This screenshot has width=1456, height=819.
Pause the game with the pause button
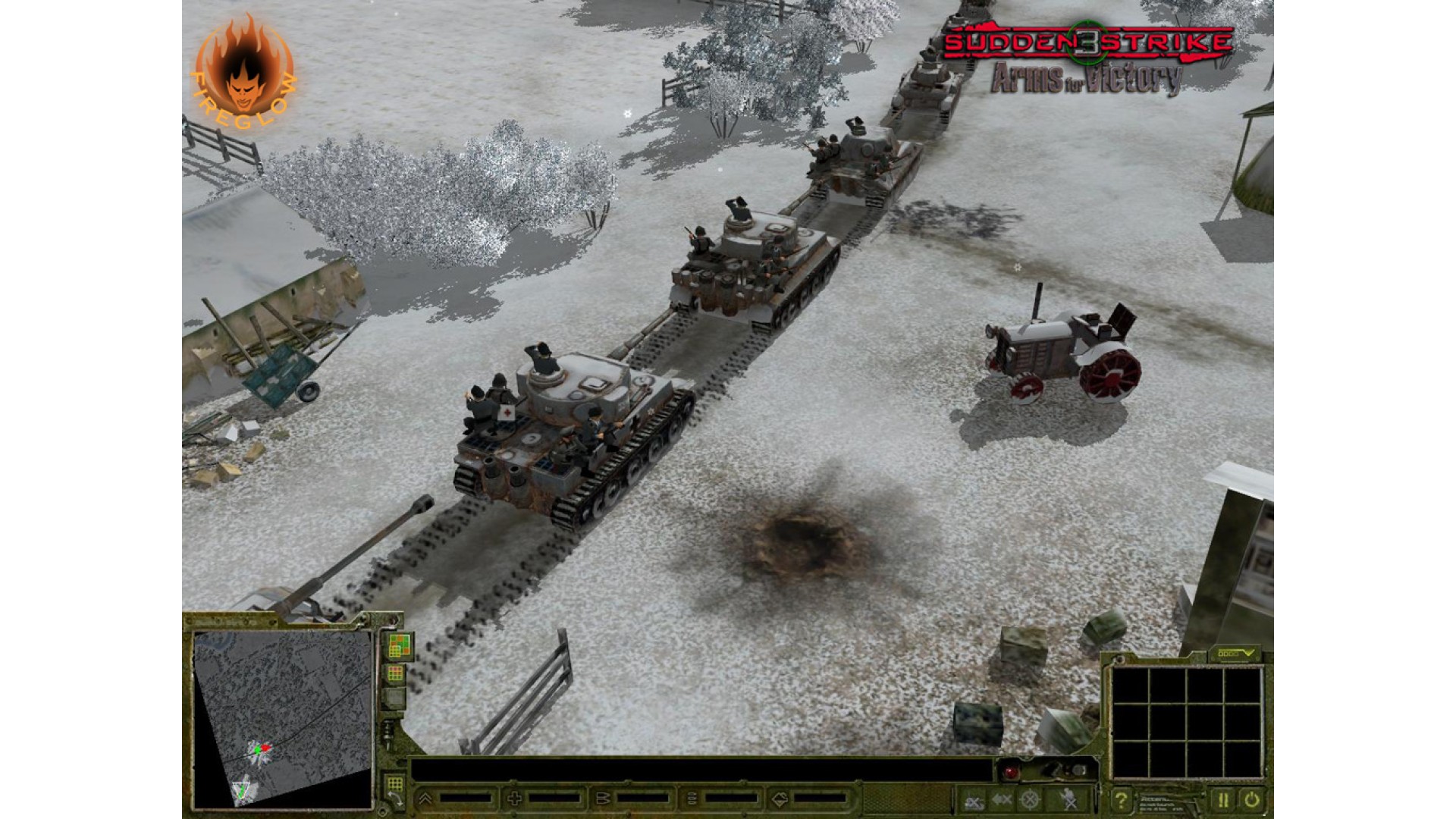point(1222,799)
